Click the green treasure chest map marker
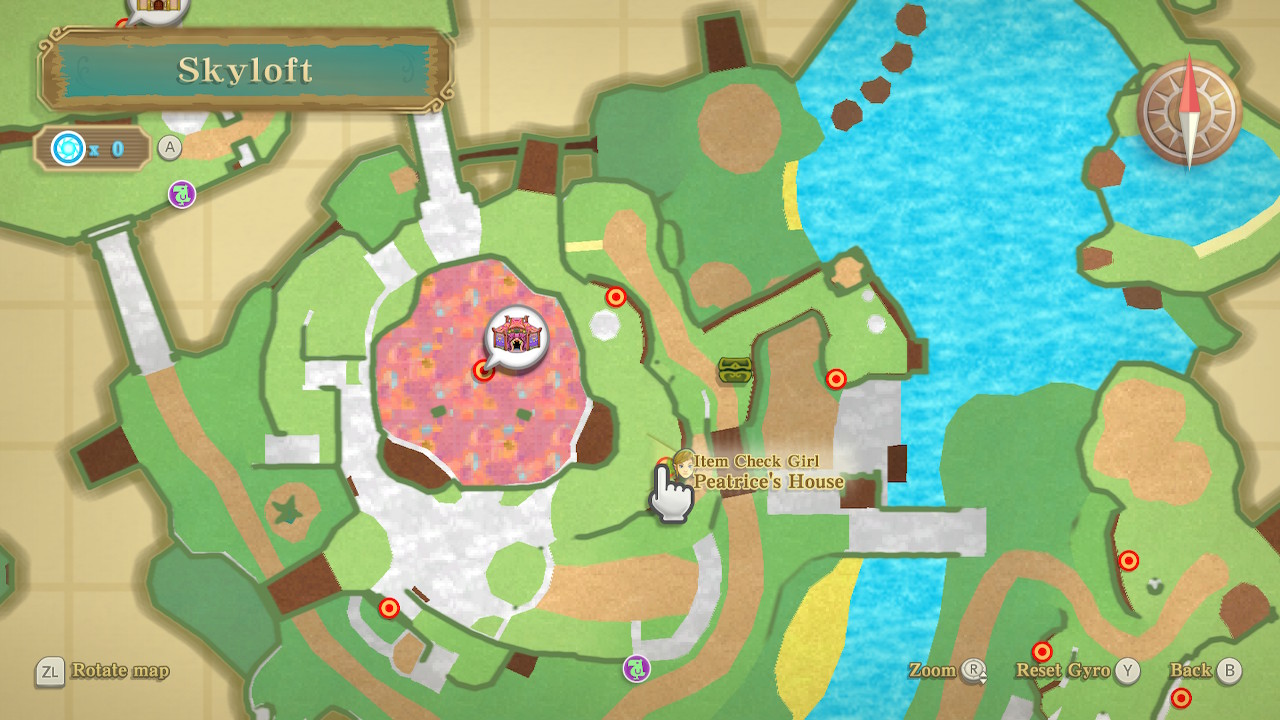This screenshot has height=720, width=1280. 734,371
